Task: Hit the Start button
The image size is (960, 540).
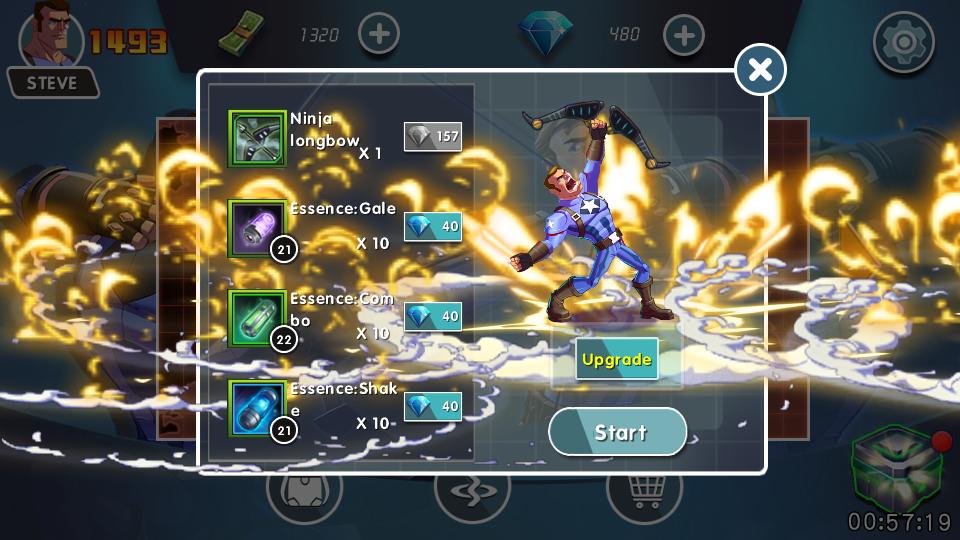Action: point(618,432)
